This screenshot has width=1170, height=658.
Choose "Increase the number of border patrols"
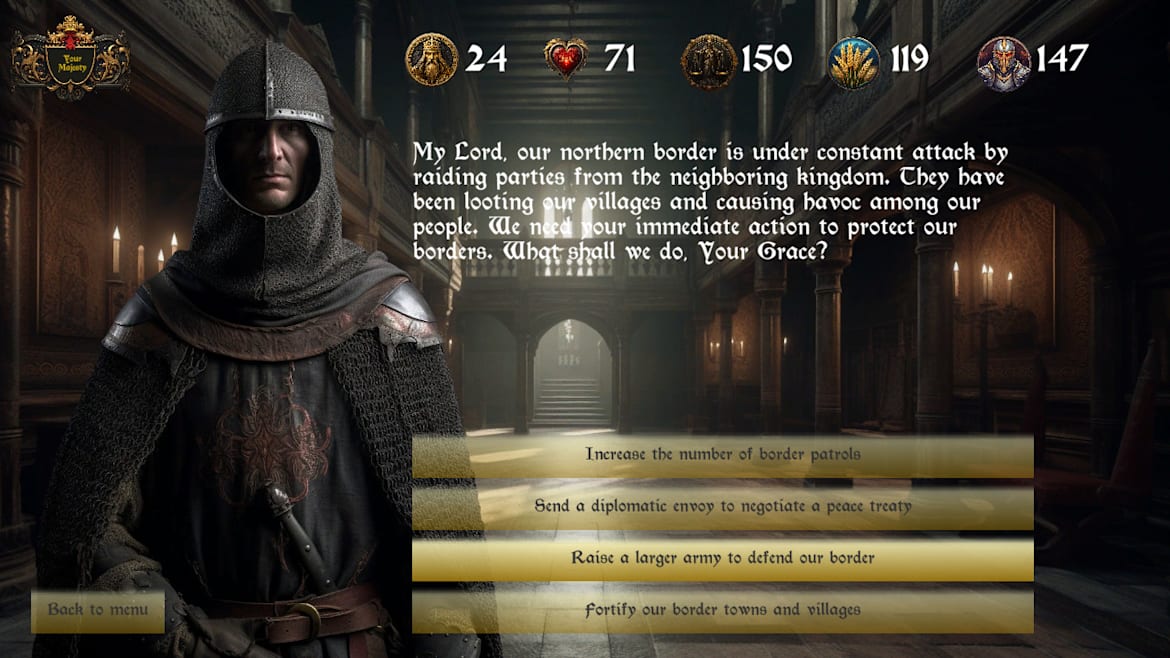(722, 455)
